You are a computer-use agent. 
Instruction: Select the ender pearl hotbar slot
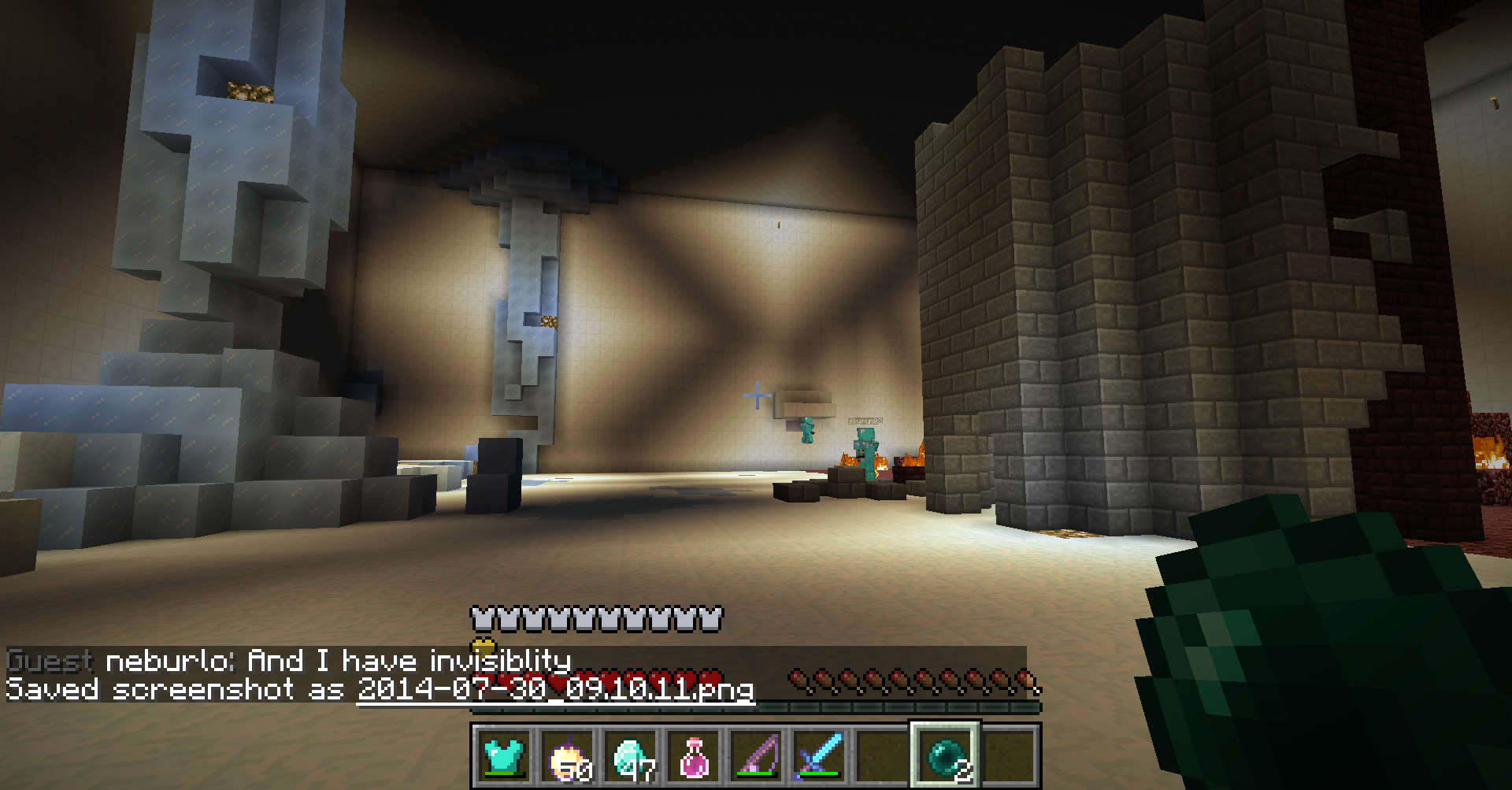[946, 755]
